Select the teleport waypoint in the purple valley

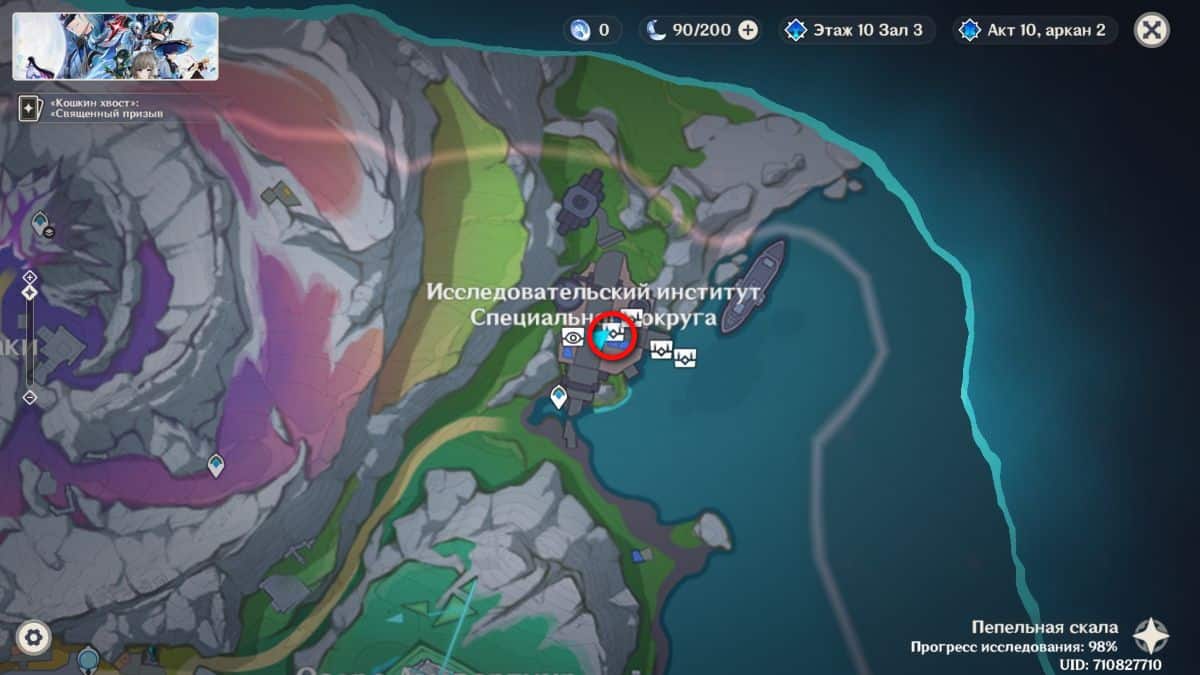(215, 464)
